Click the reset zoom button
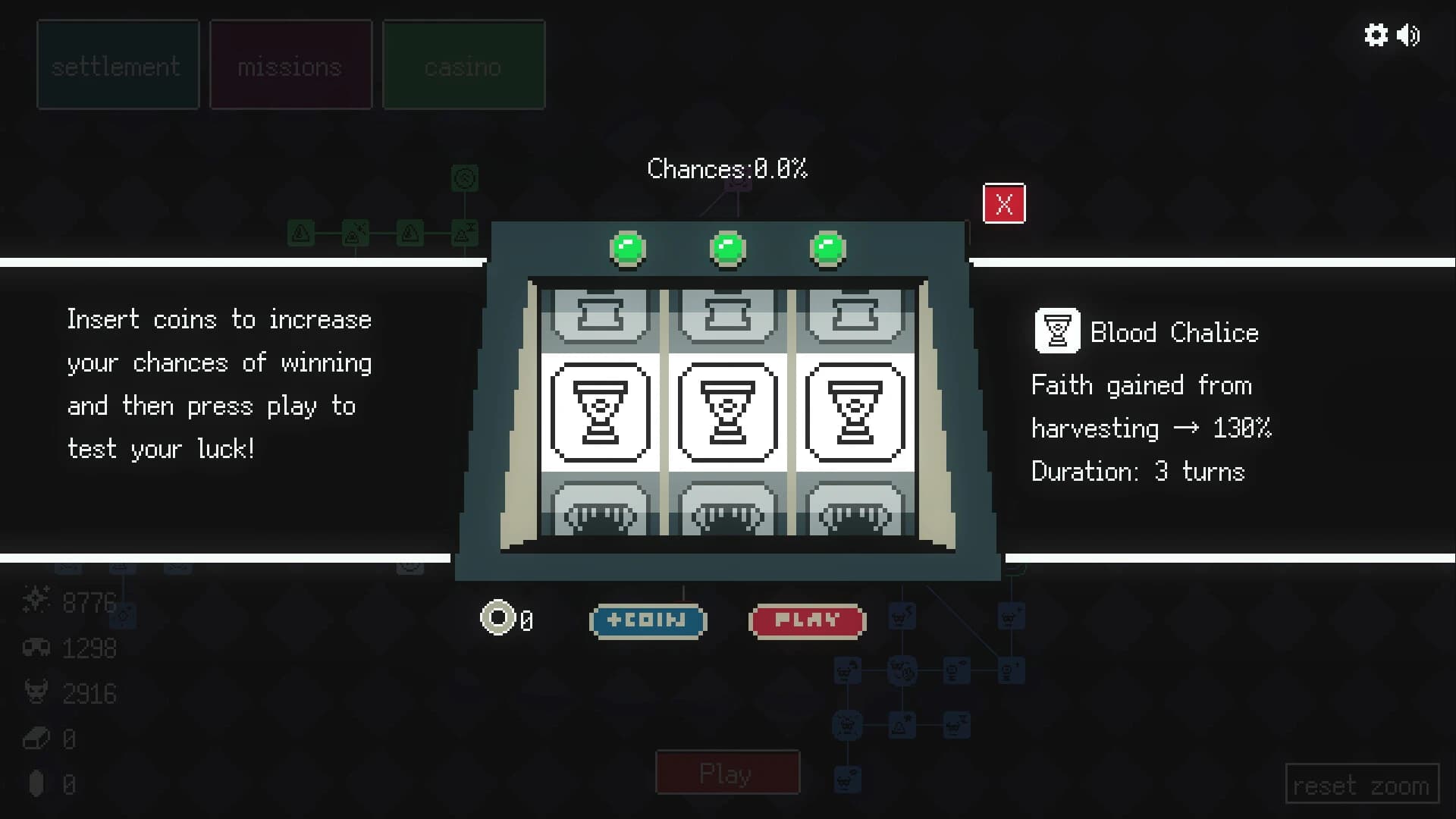 pyautogui.click(x=1361, y=784)
